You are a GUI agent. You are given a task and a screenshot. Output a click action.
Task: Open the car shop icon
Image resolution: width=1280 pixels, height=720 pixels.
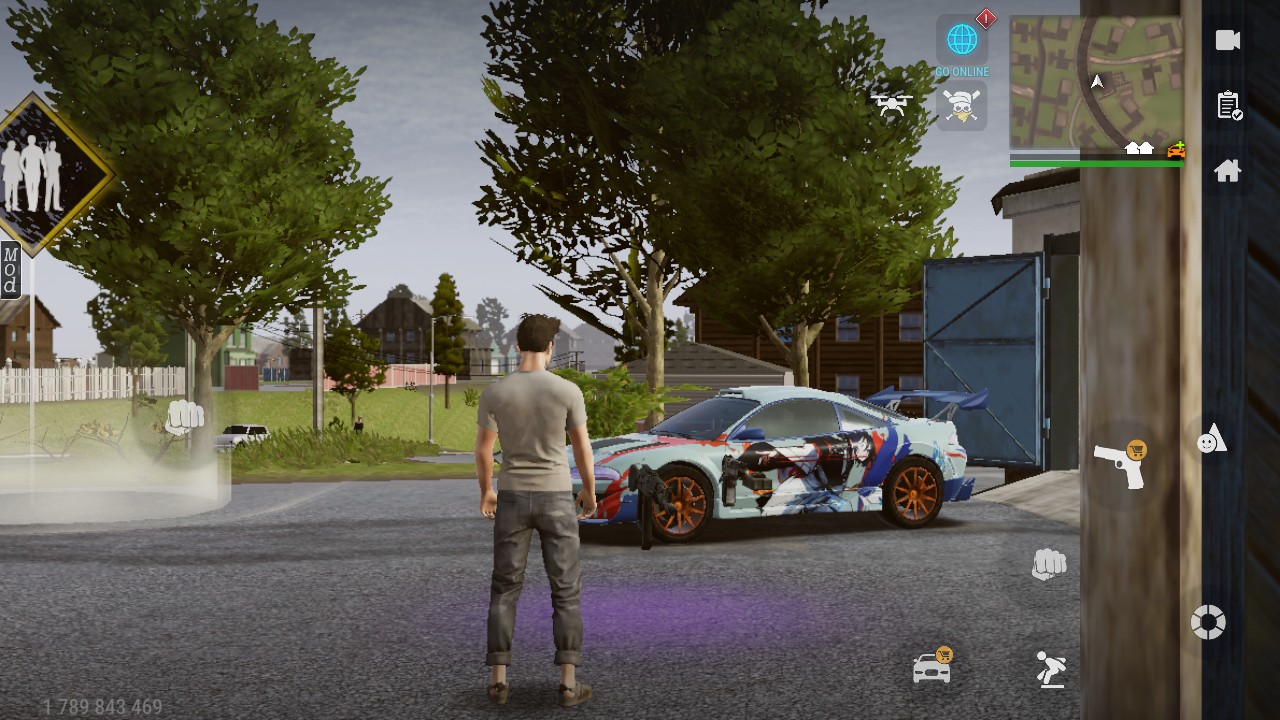point(932,667)
